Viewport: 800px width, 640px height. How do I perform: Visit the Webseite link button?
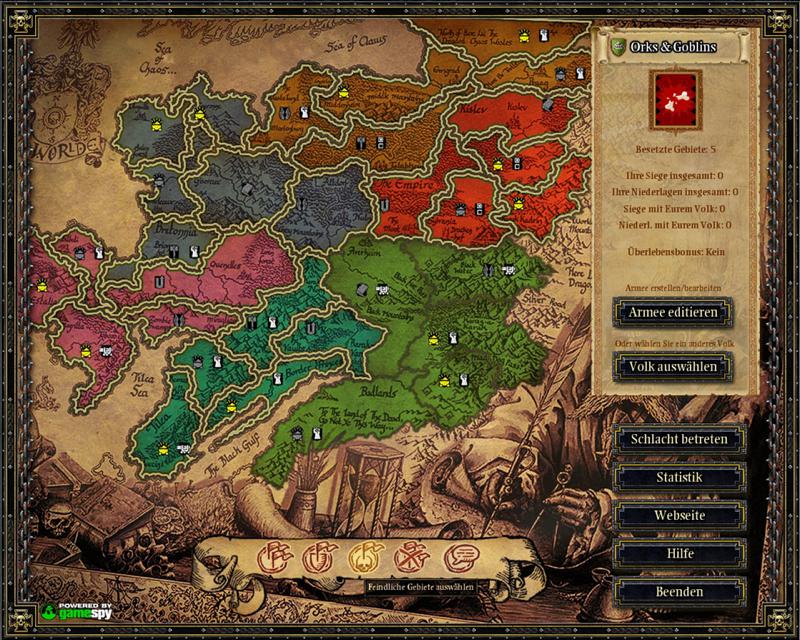click(x=679, y=515)
